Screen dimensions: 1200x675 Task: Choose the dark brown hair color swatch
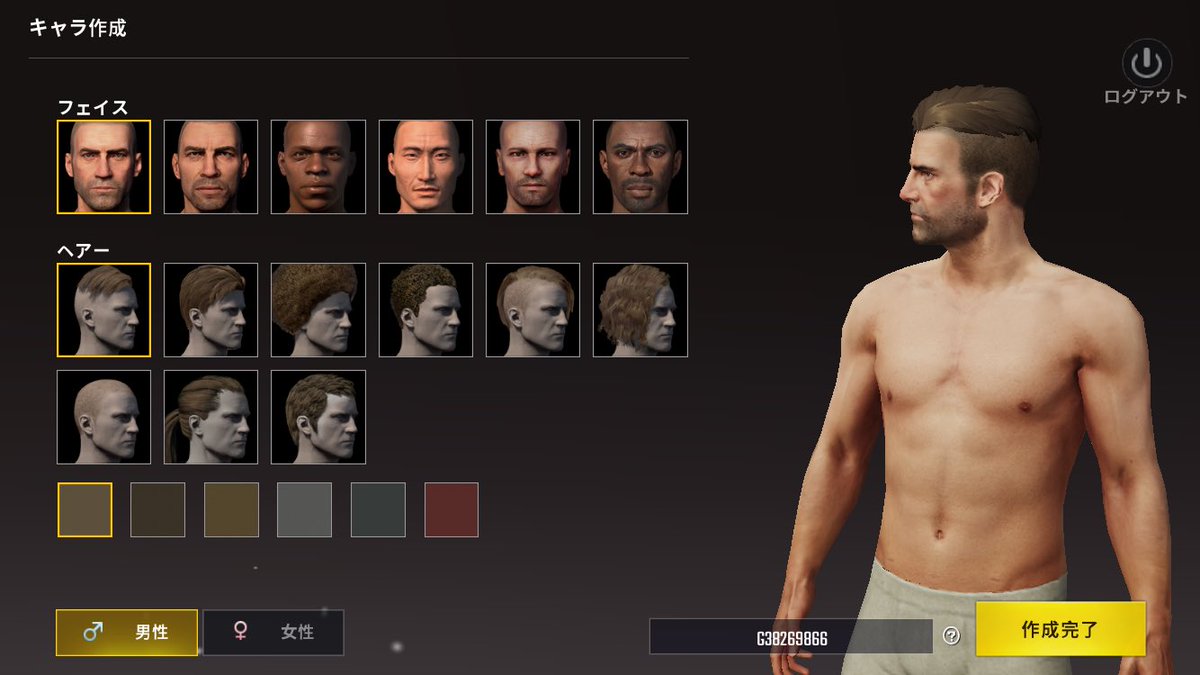(158, 510)
